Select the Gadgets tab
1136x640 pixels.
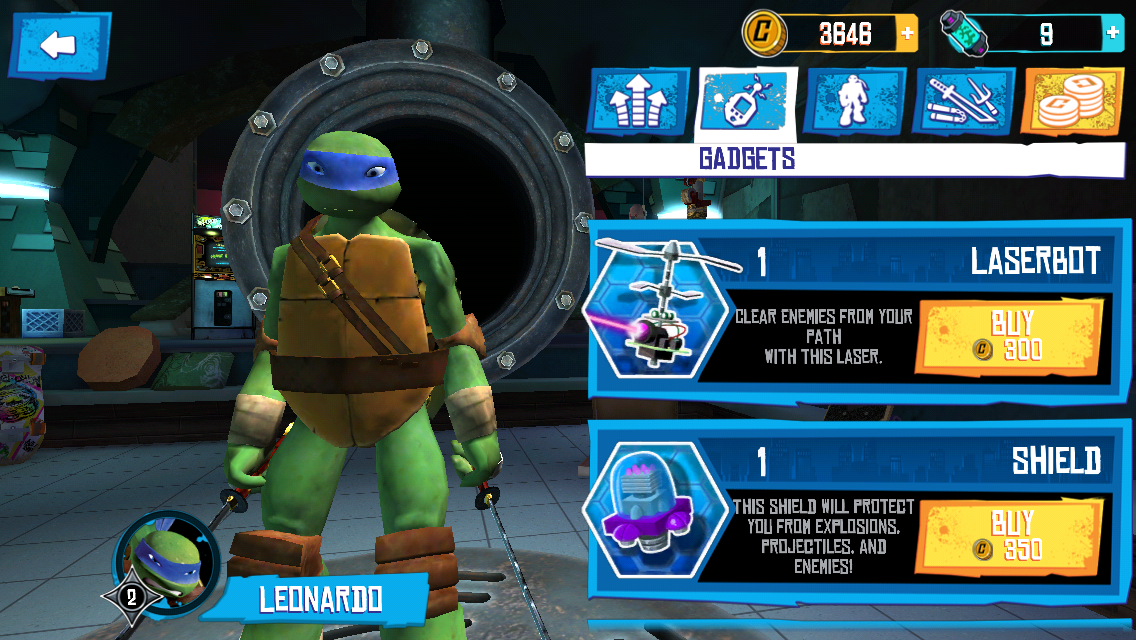[x=746, y=102]
